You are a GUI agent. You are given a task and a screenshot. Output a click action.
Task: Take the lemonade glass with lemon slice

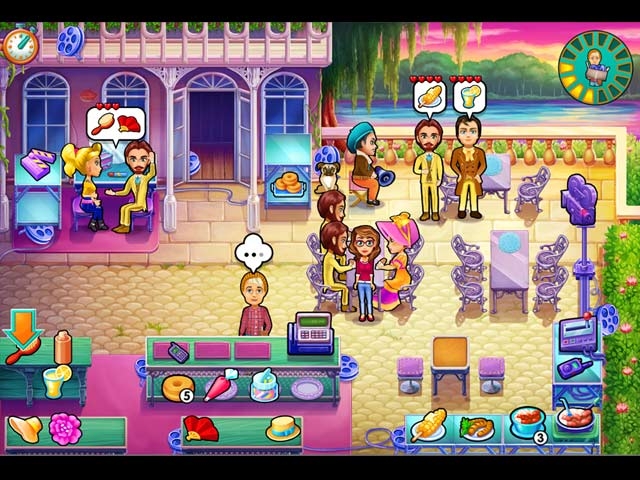click(x=53, y=381)
